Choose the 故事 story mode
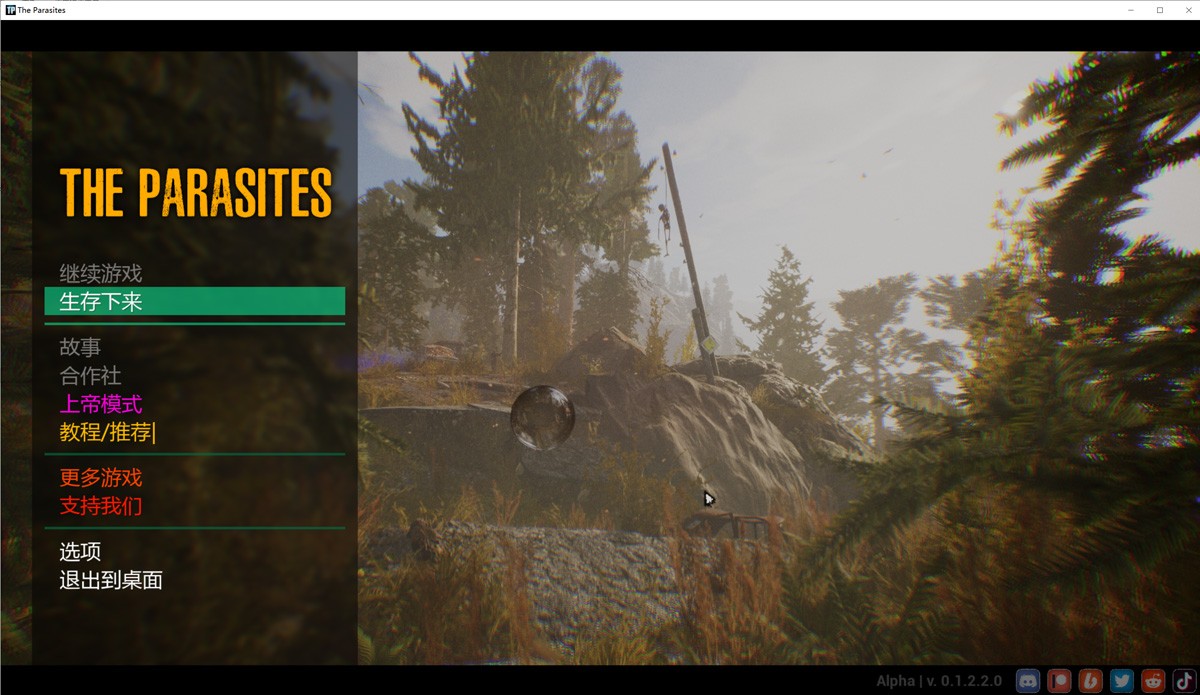 click(x=80, y=348)
